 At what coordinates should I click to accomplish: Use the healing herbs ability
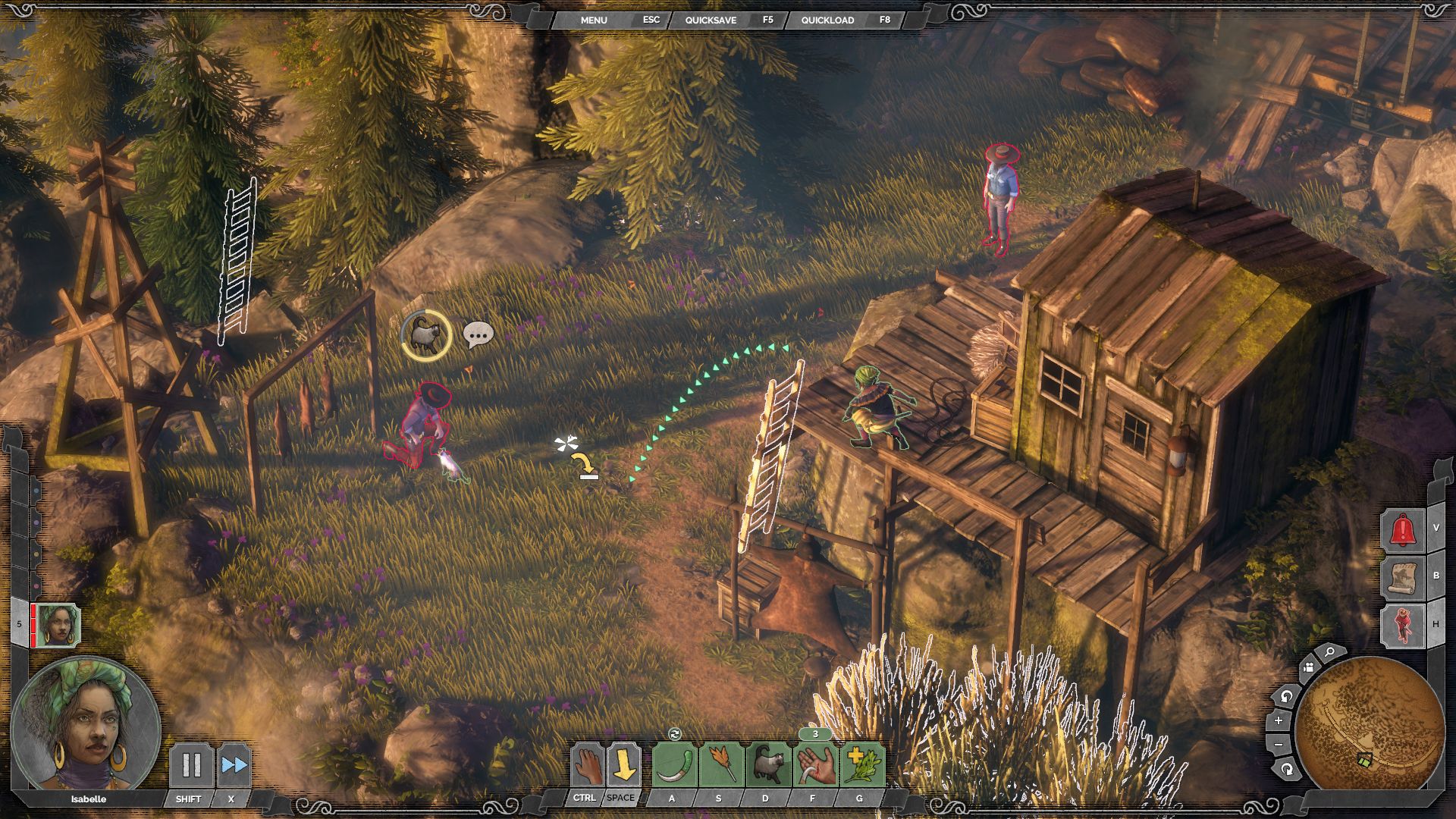(x=862, y=765)
